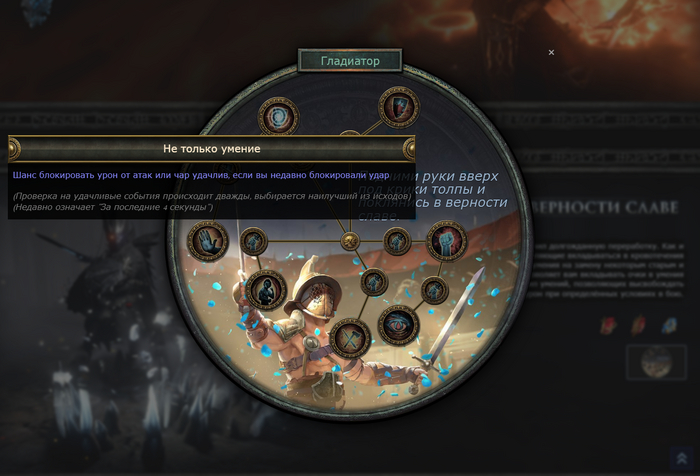Select the dark silhouette notable passive node
The width and height of the screenshot is (700, 476).
[x=267, y=289]
